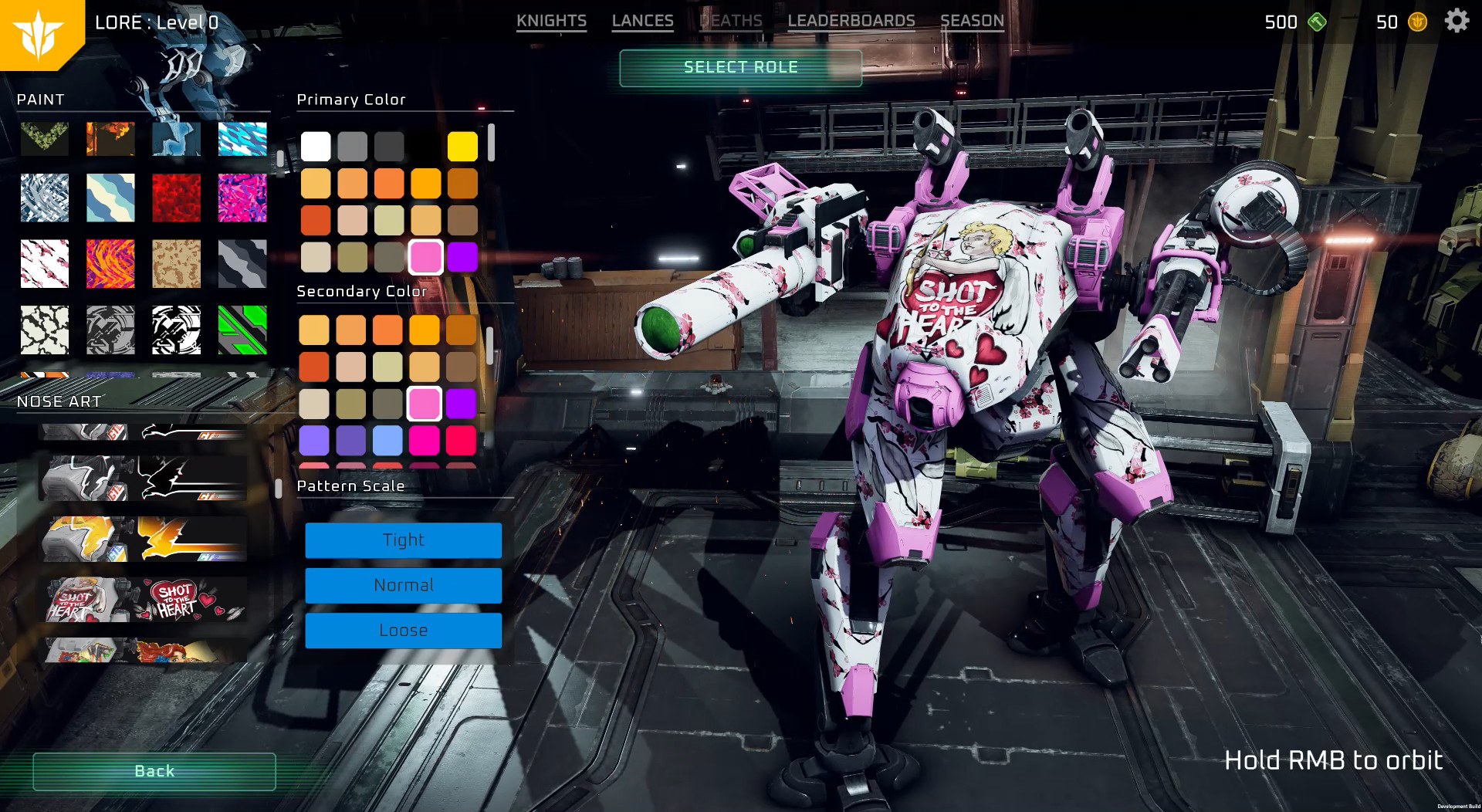Select the green circuit board paint pattern
This screenshot has width=1482, height=812.
tap(242, 331)
